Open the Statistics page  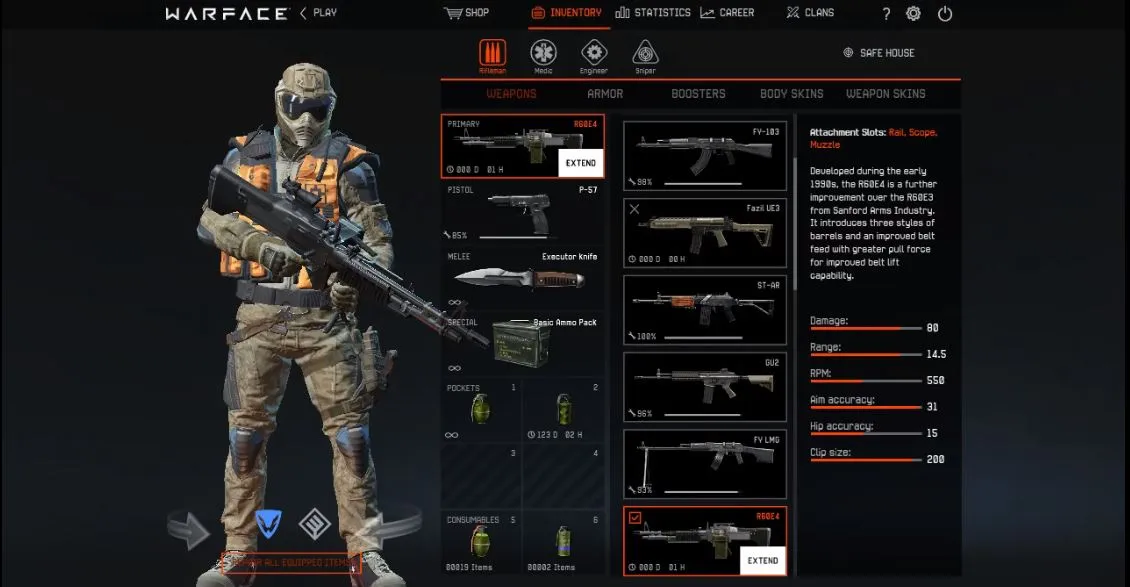pyautogui.click(x=653, y=13)
